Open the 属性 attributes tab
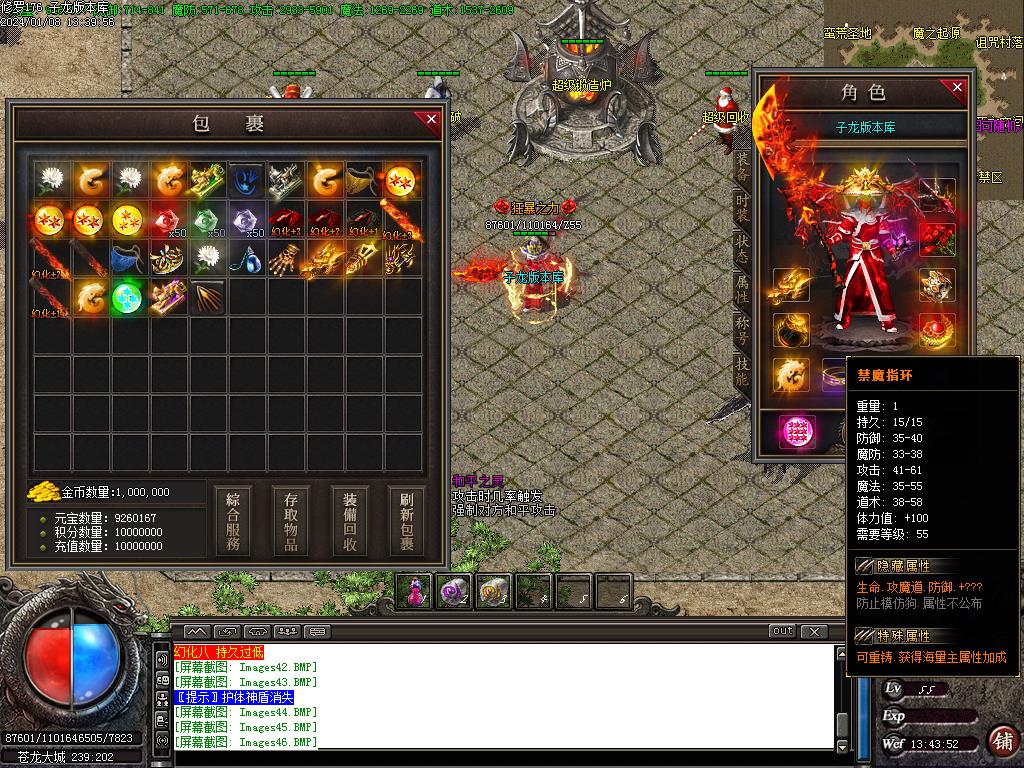Image resolution: width=1024 pixels, height=768 pixels. (x=741, y=290)
